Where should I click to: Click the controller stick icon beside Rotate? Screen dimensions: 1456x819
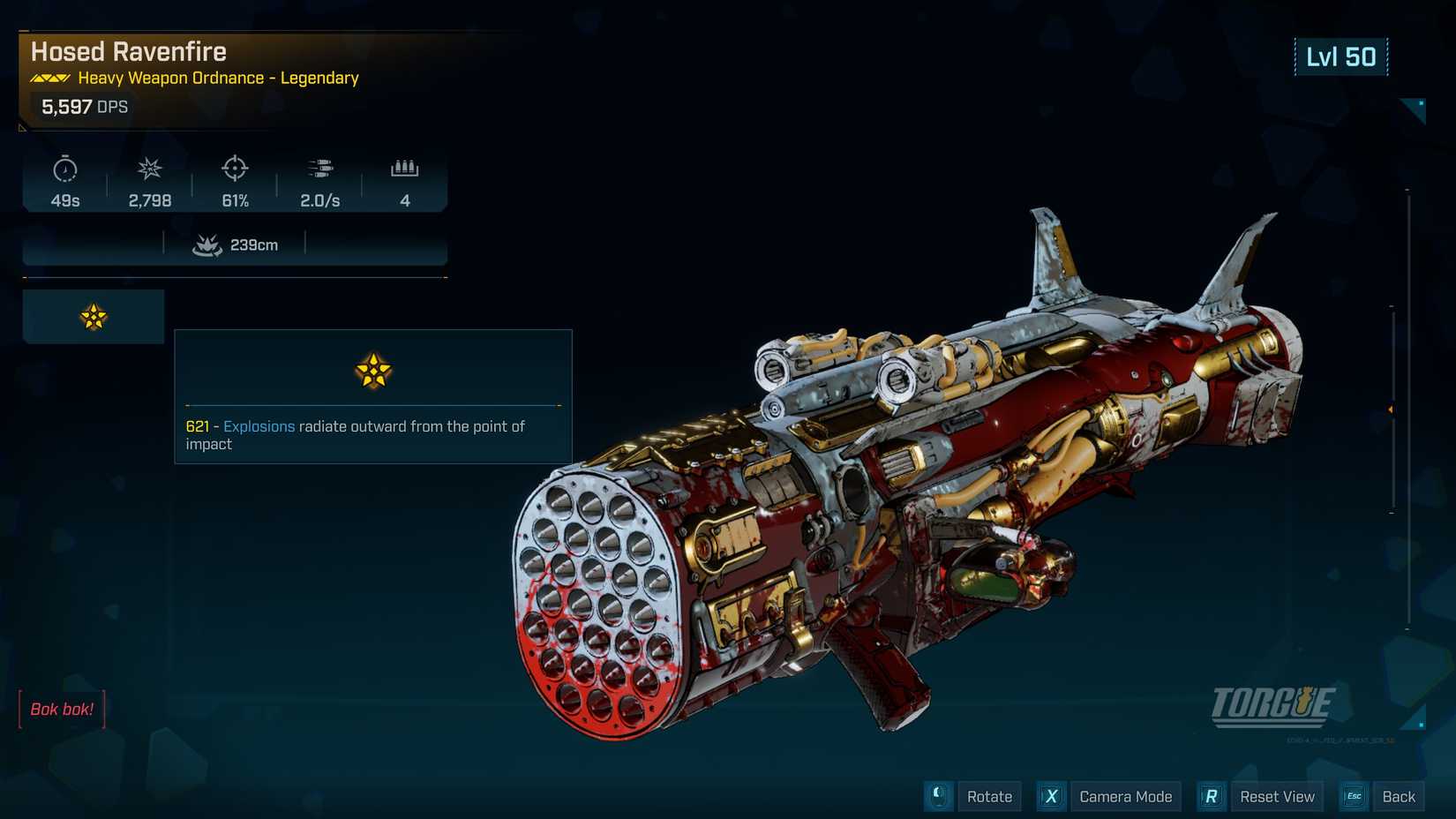pyautogui.click(x=938, y=796)
